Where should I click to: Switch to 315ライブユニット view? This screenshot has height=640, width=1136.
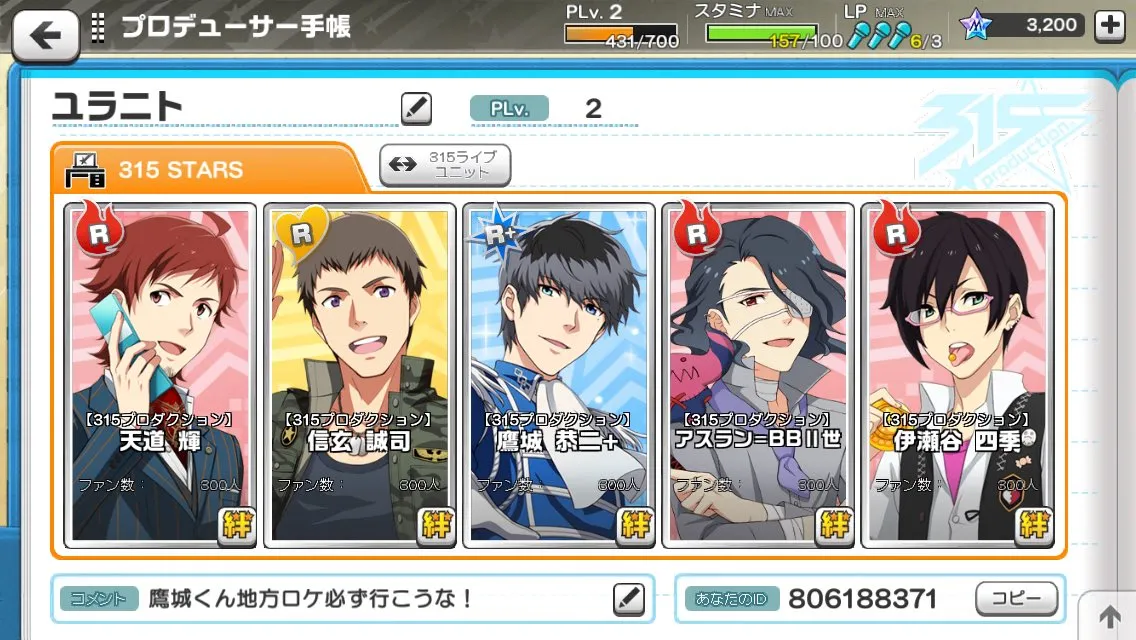click(x=445, y=165)
